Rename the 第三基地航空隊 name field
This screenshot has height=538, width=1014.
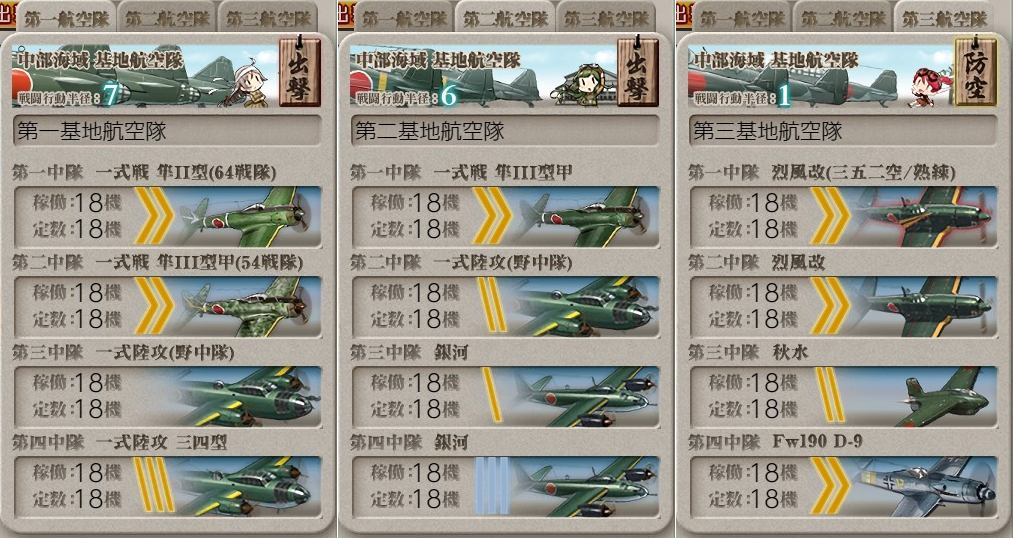(842, 131)
